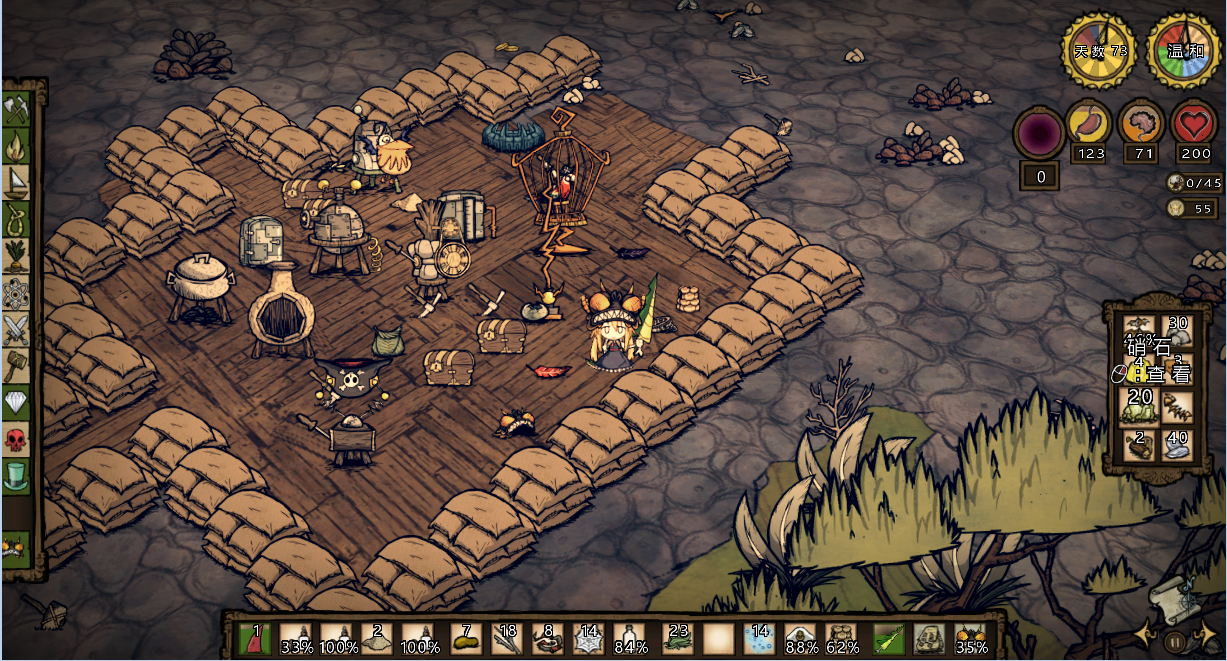The height and width of the screenshot is (661, 1227).
Task: Pause the game with the pause button
Action: 1176,641
